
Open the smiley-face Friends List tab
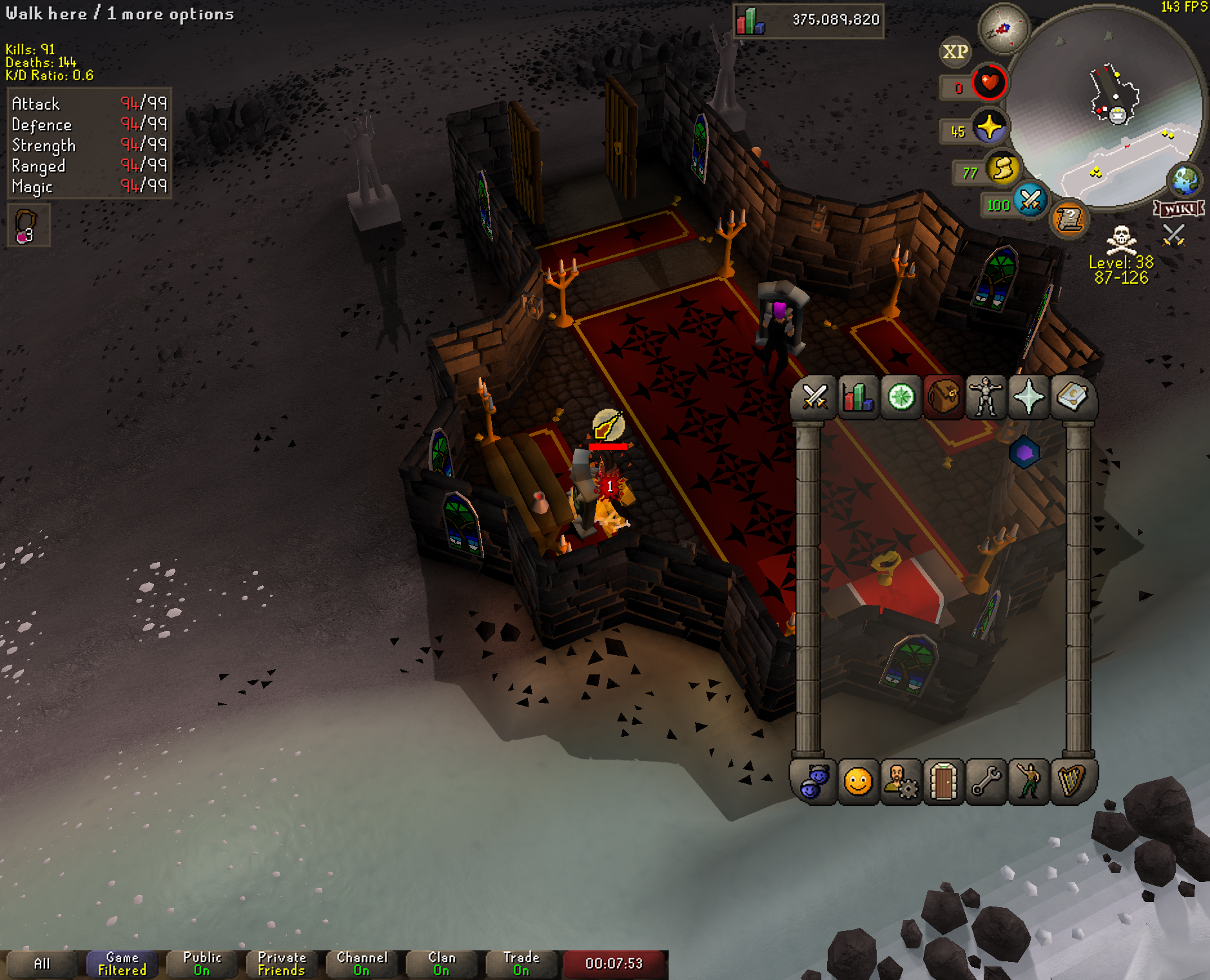[x=858, y=782]
